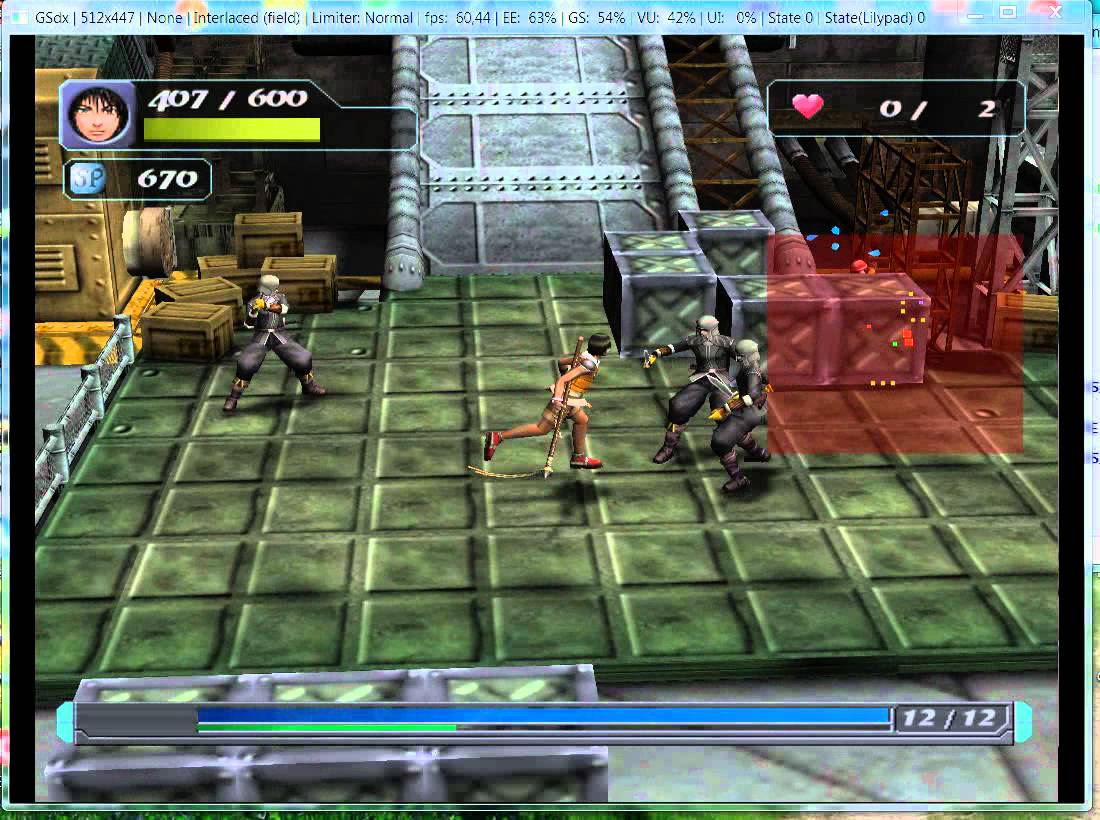Image resolution: width=1100 pixels, height=820 pixels.
Task: Maximize the GSdx emulator window
Action: coord(1007,13)
